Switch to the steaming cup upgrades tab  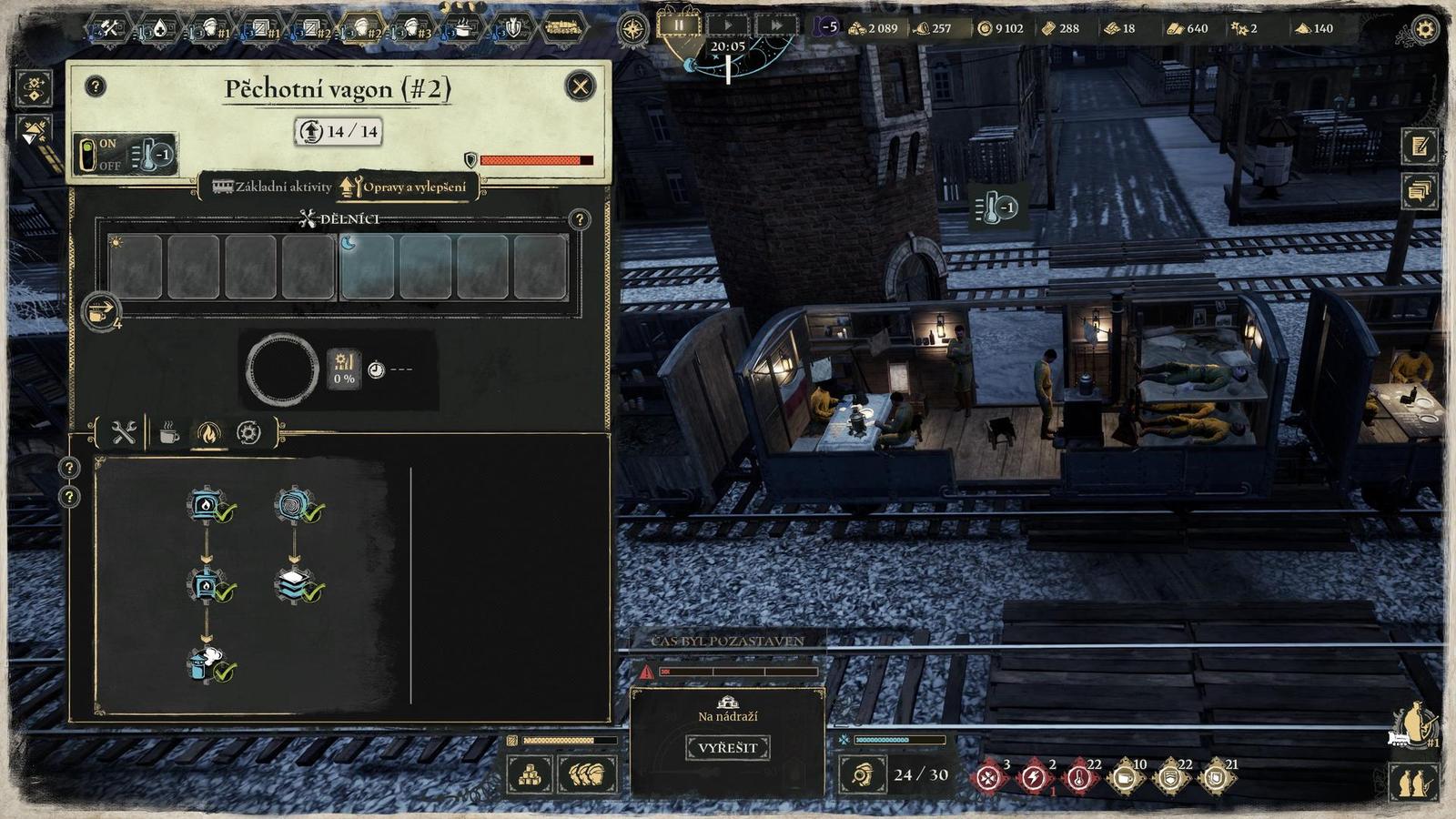[168, 434]
